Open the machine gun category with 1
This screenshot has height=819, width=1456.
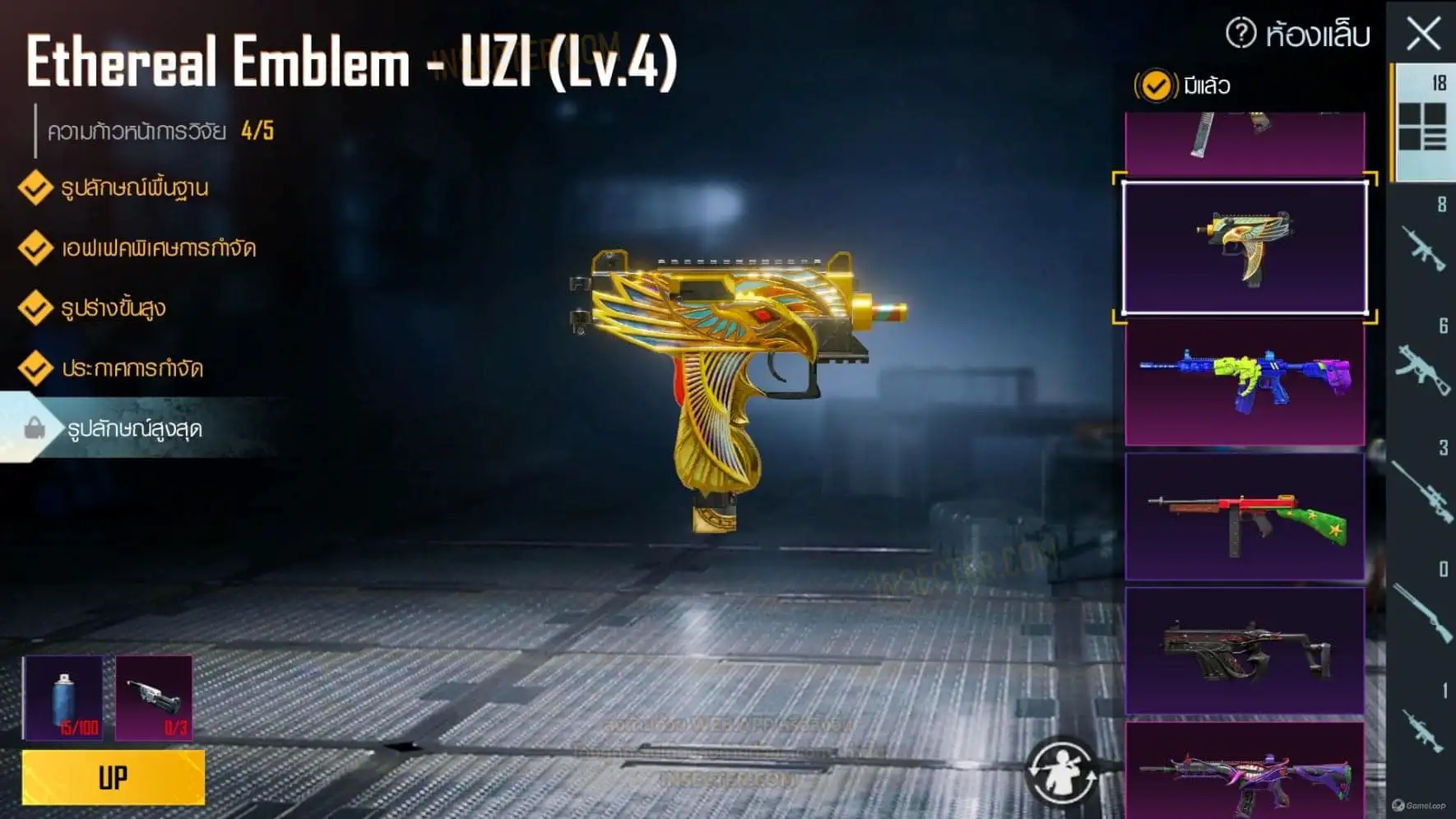pos(1422,727)
